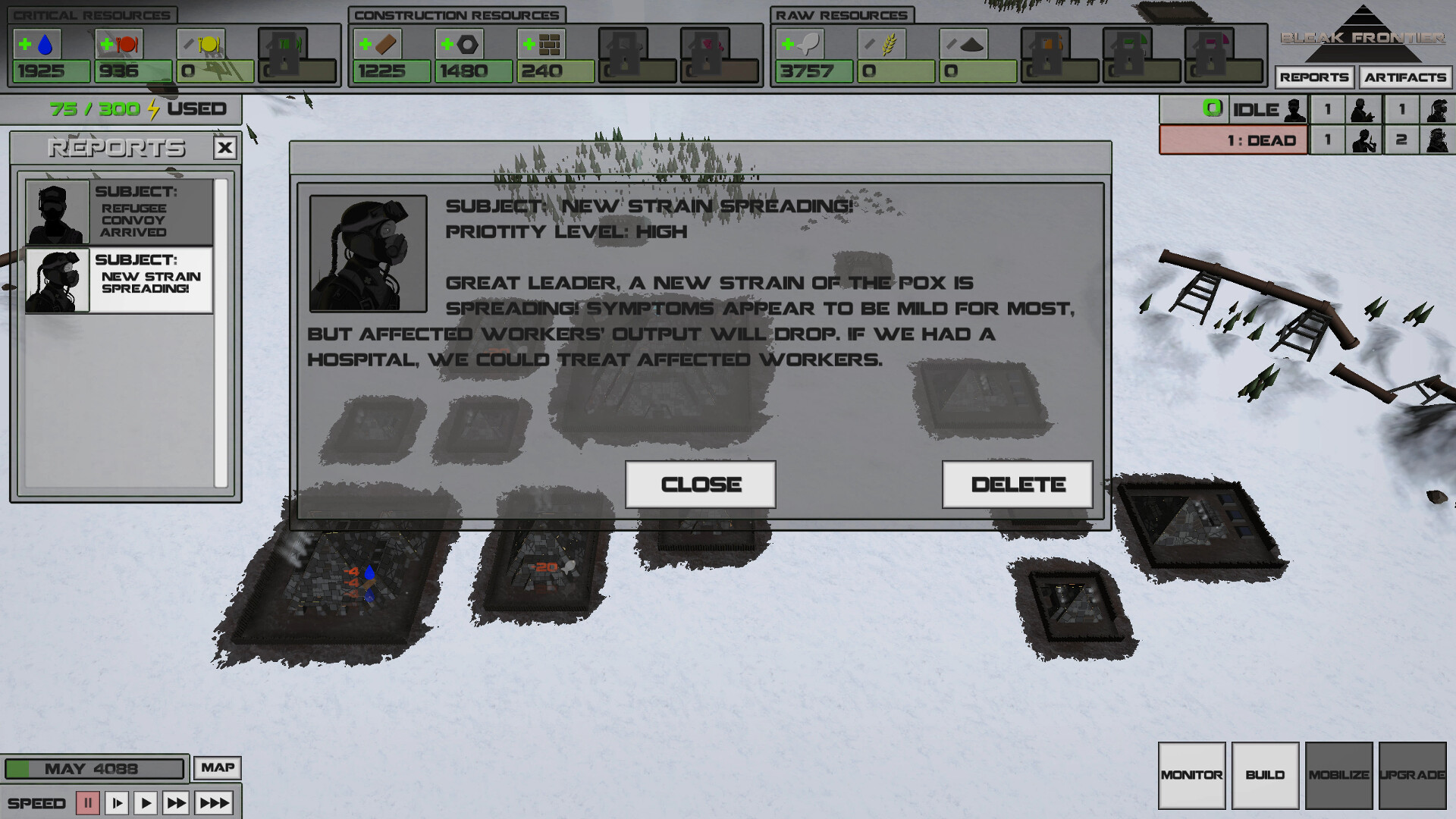Enable single-step game speed
The image size is (1456, 819).
[117, 802]
